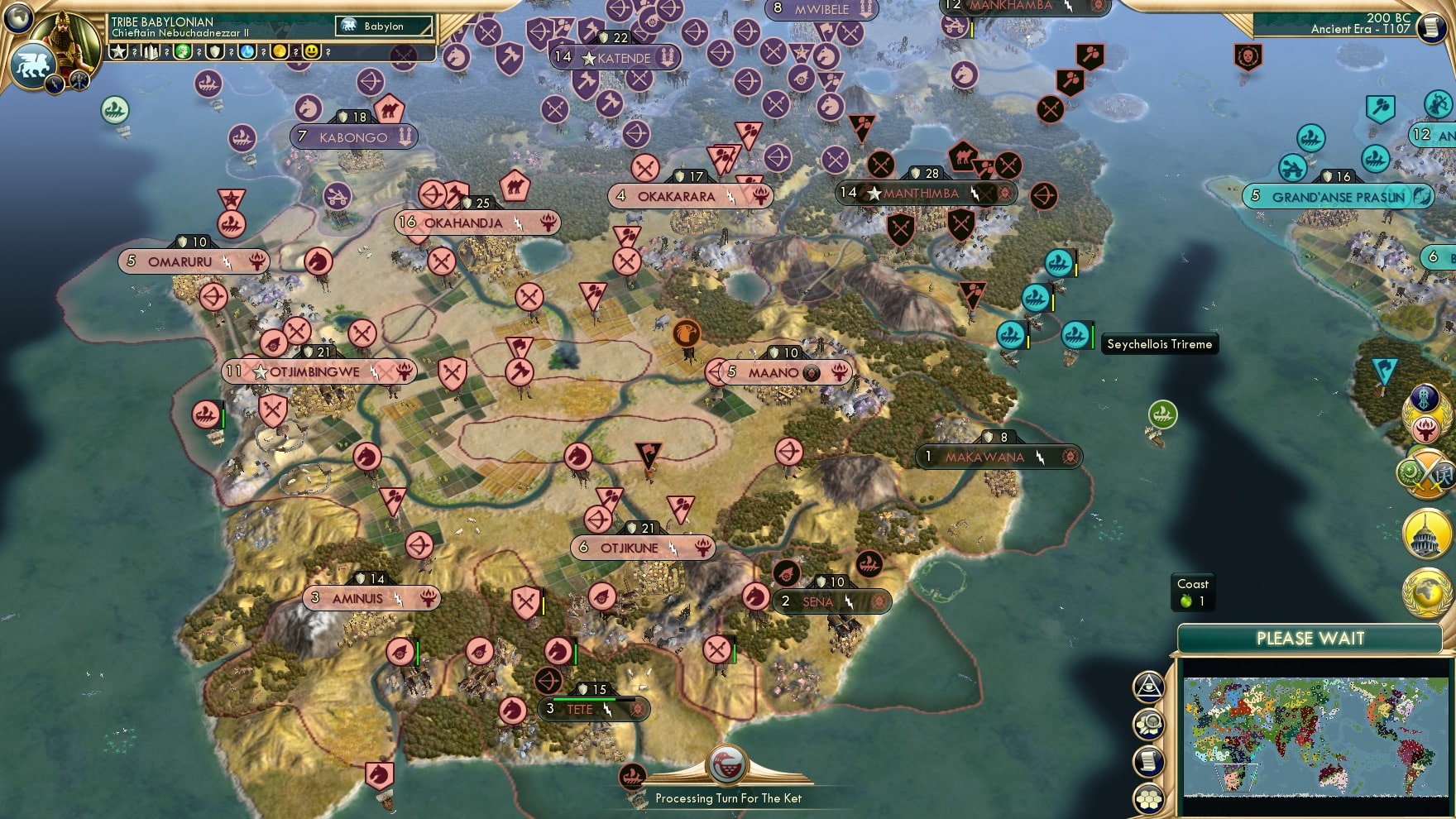Open the Babylon civilization dropdown
This screenshot has height=819, width=1456.
point(383,26)
